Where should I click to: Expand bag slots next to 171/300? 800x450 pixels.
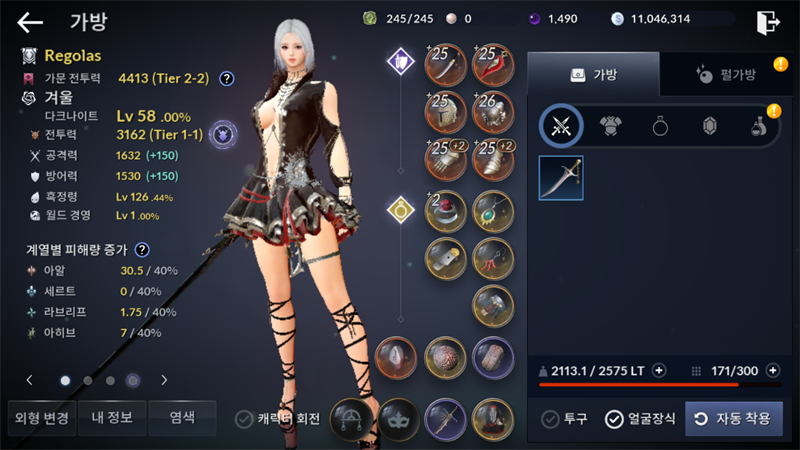point(772,371)
